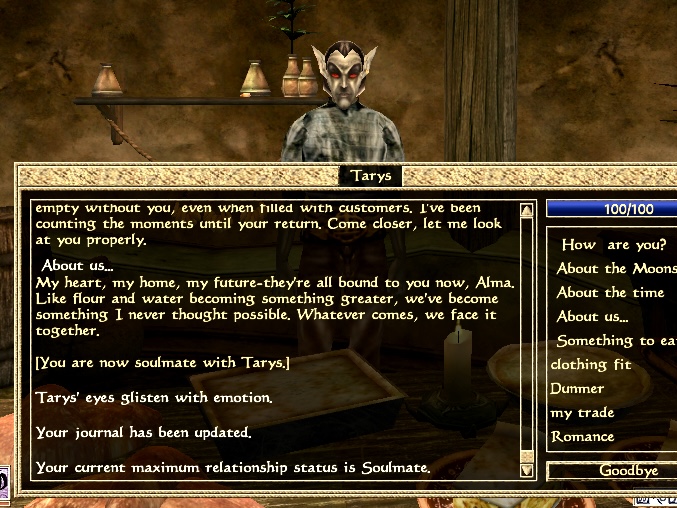Choose the 'my trade' topic
677x508 pixels.
pos(582,413)
